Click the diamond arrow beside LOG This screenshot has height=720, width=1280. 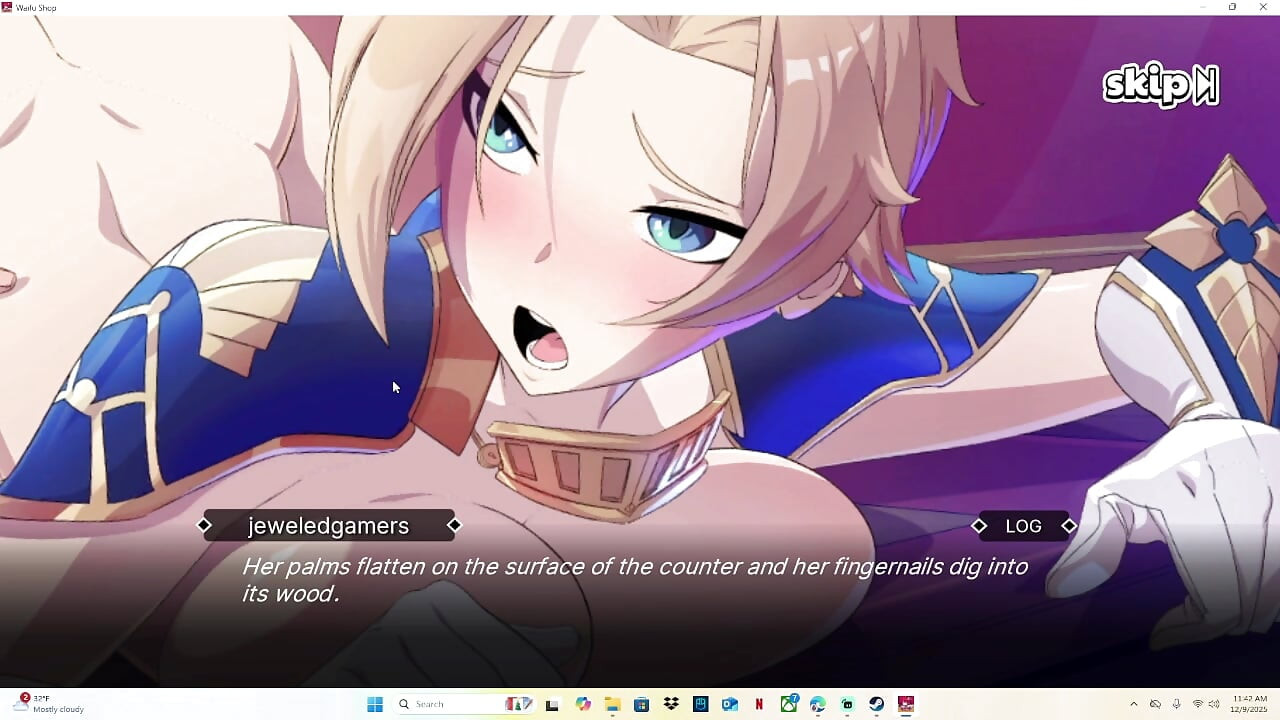pyautogui.click(x=1069, y=525)
